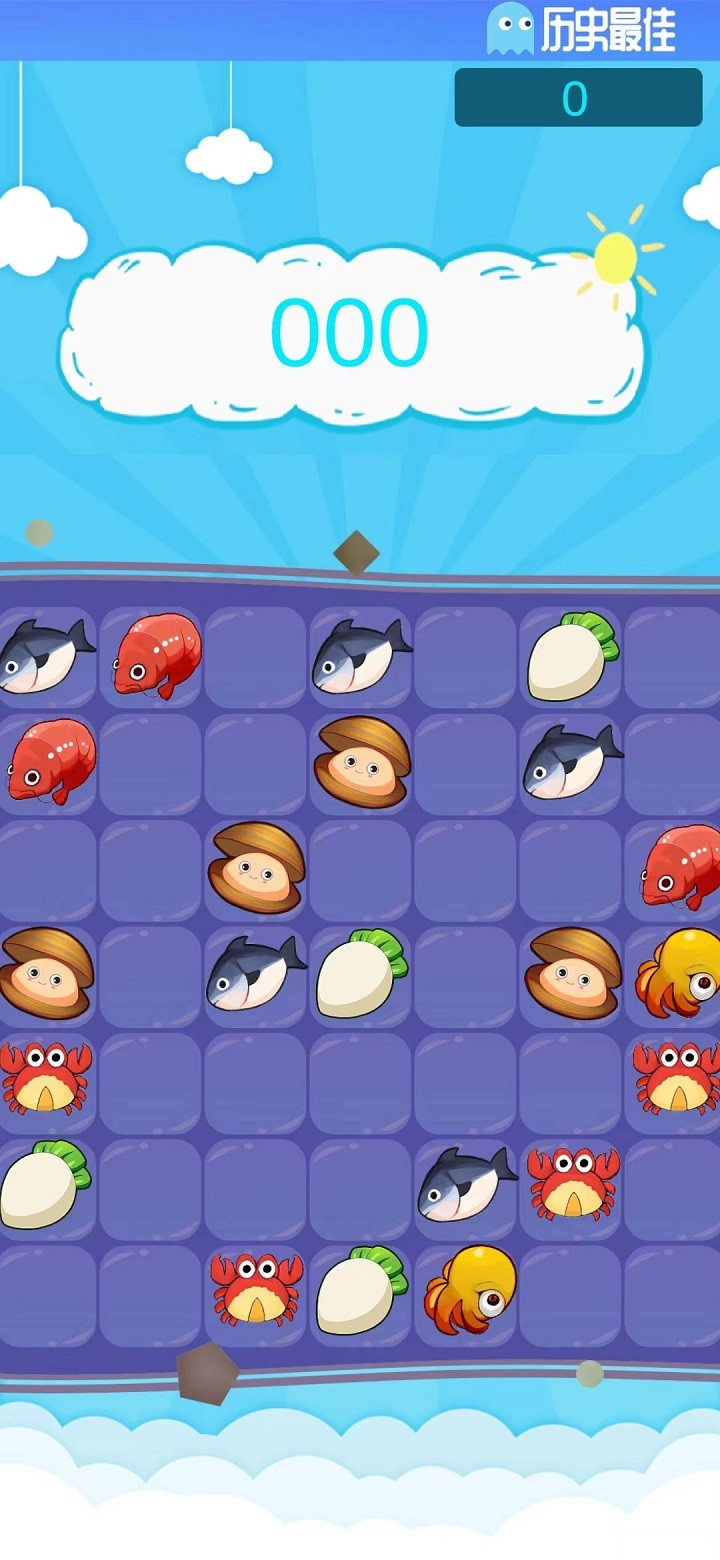Pick the crab tile adjacent to a radish
The image size is (720, 1560).
pos(256,1290)
